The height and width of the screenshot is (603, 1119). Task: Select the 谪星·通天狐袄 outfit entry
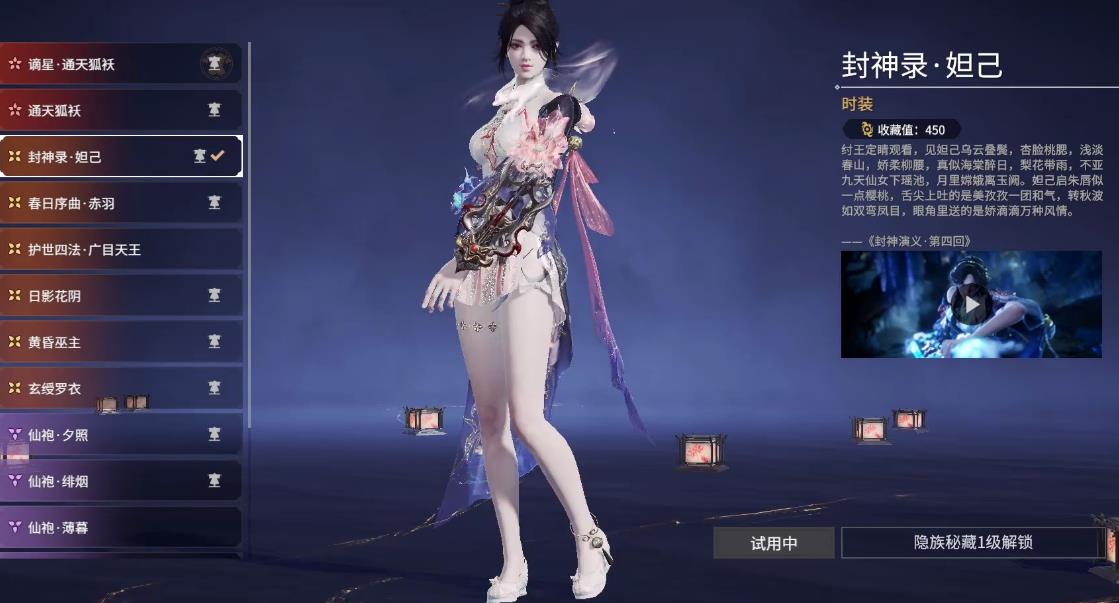(120, 64)
